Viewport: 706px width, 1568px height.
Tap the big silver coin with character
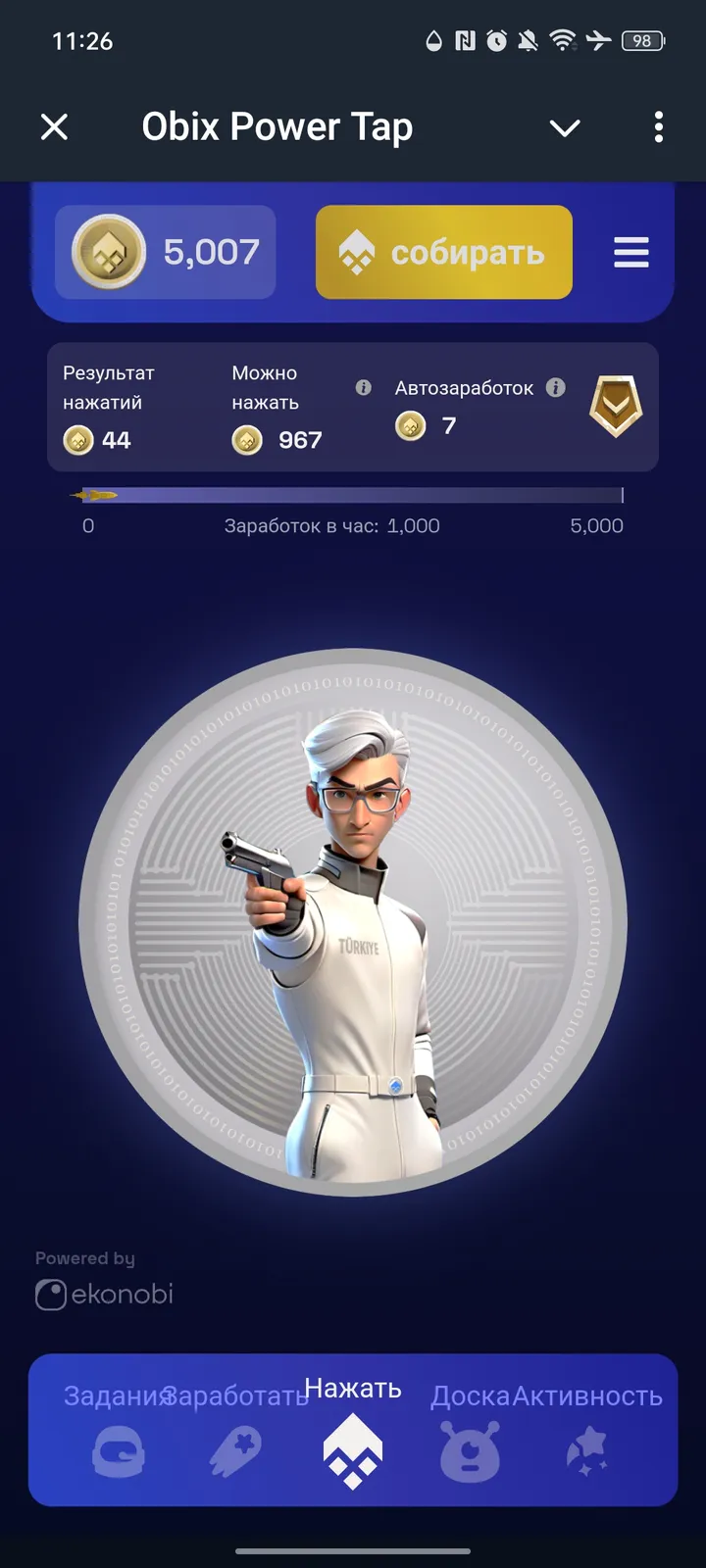point(353,921)
